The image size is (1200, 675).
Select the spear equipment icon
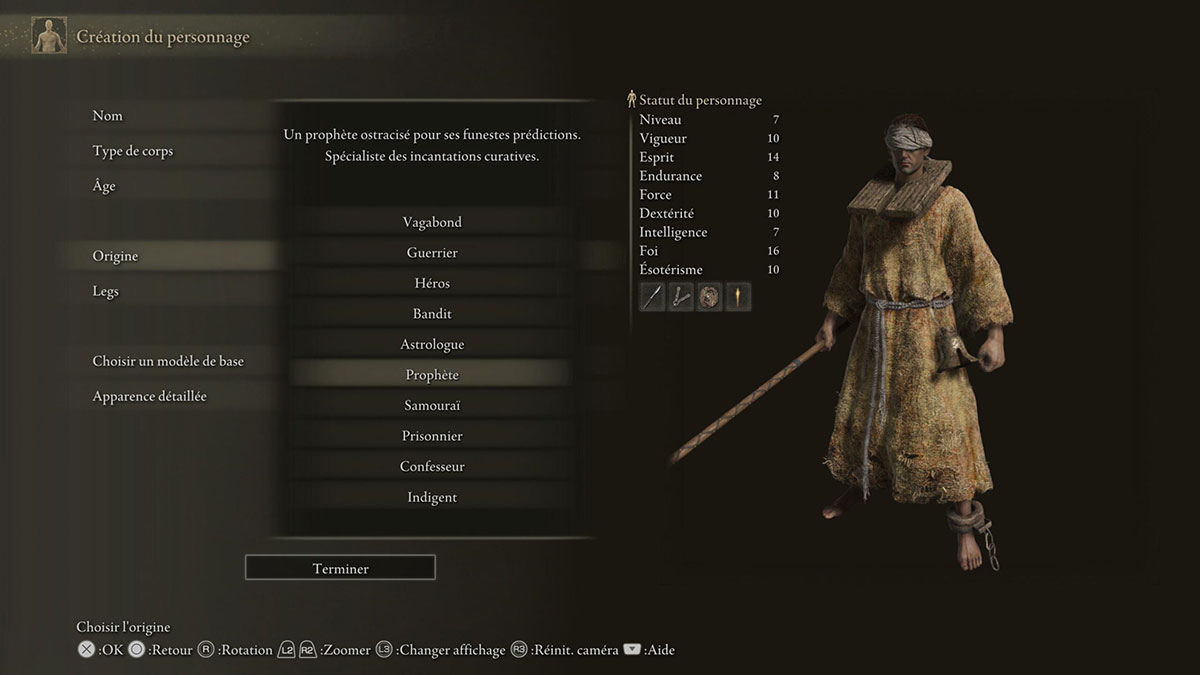[x=652, y=297]
